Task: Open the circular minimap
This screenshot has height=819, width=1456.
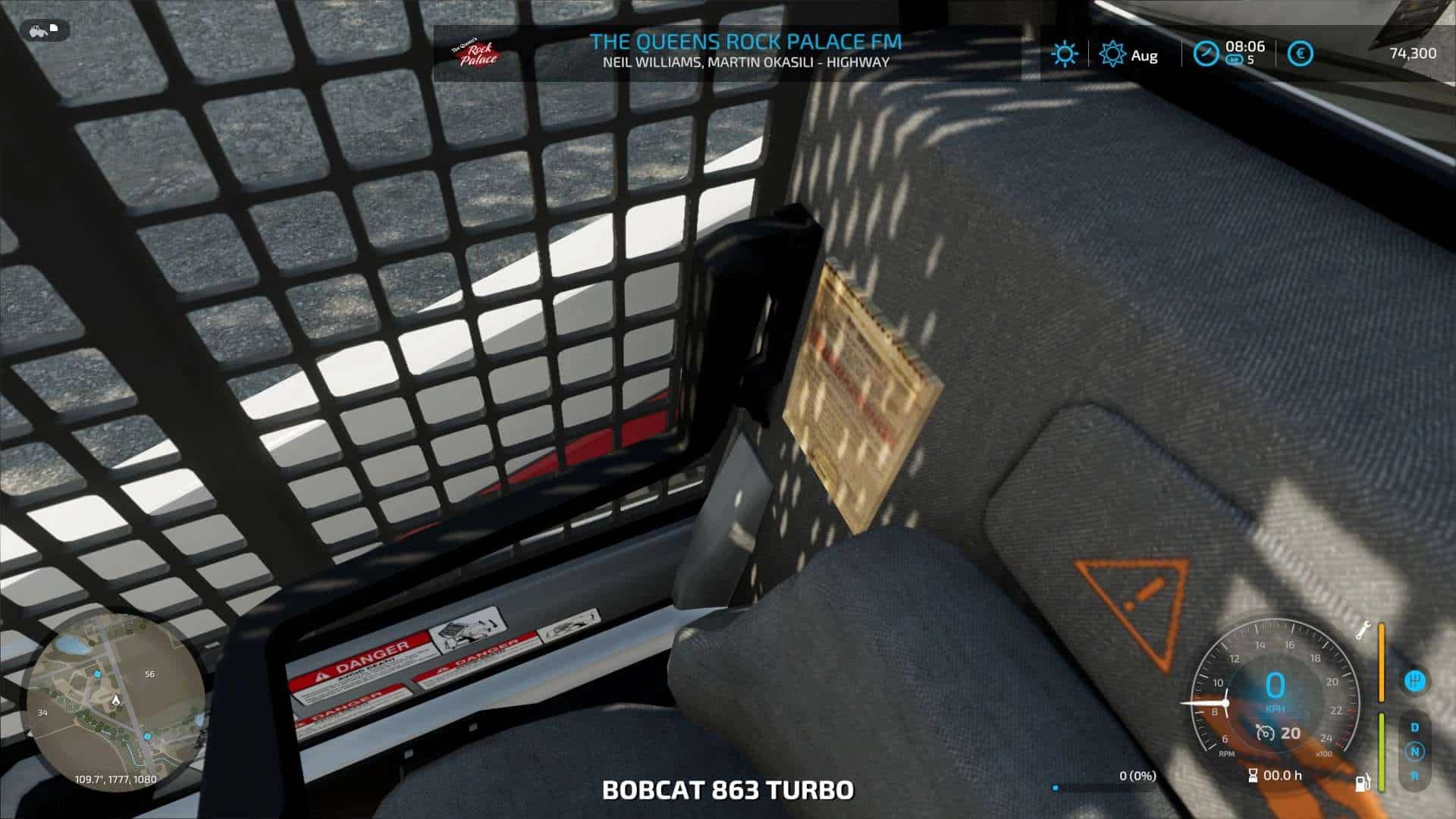Action: point(115,703)
